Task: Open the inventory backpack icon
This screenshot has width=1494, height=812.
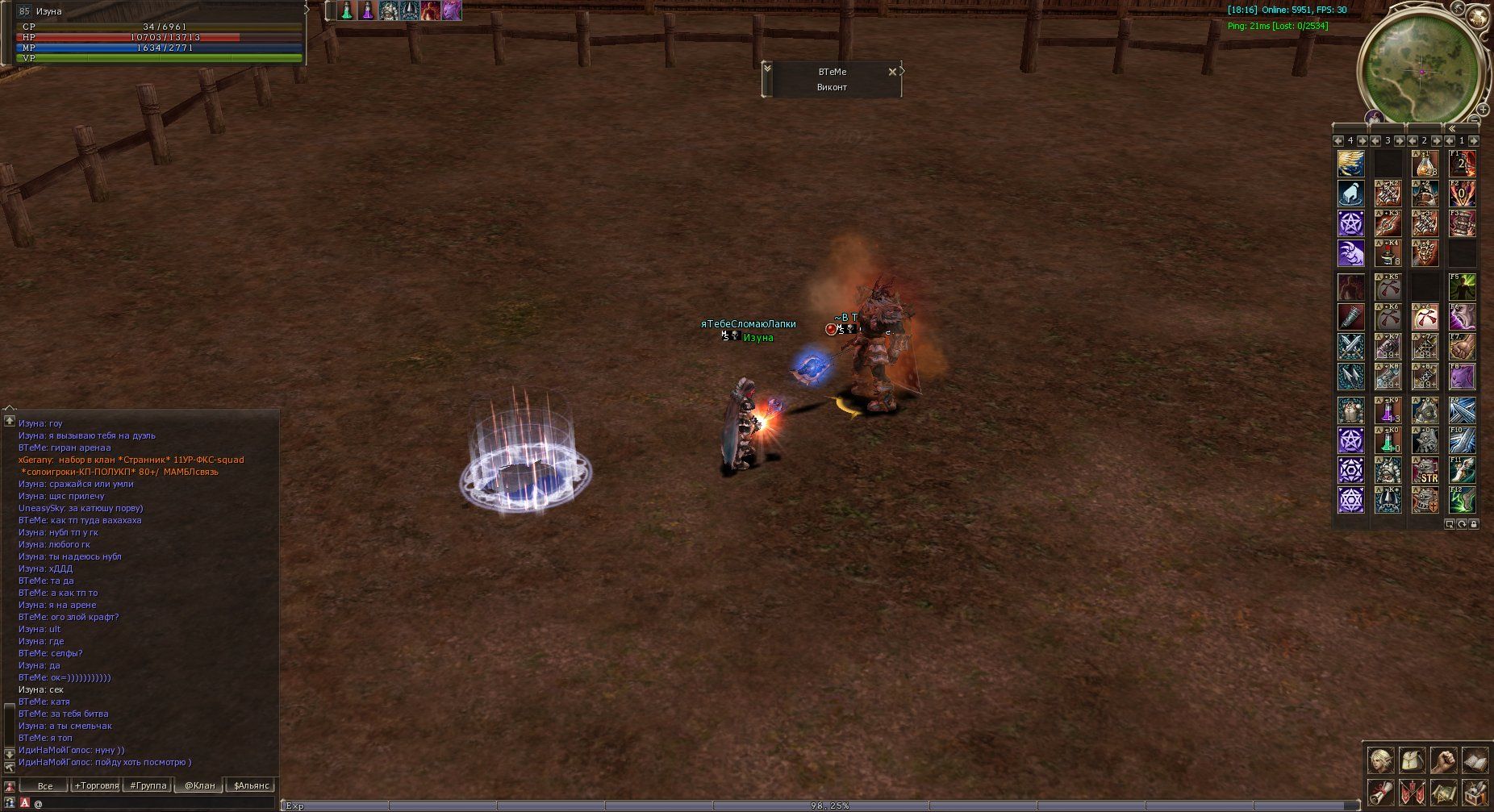Action: pyautogui.click(x=1412, y=760)
